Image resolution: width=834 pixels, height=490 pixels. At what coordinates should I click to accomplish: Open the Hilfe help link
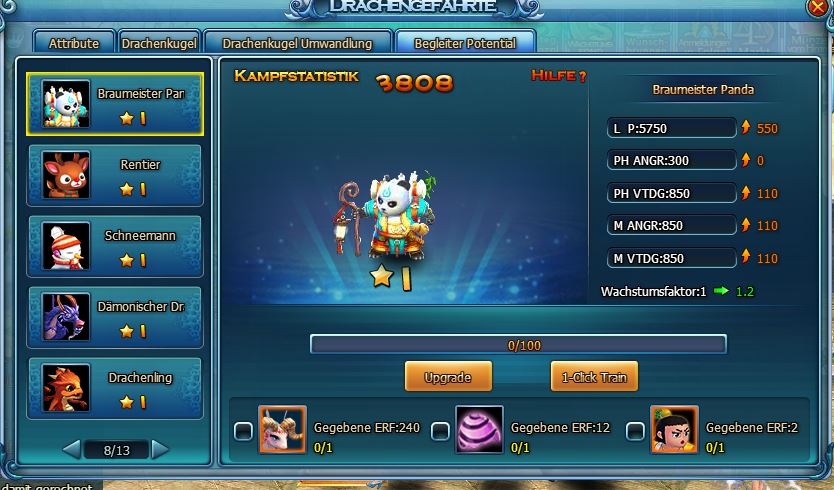(x=559, y=76)
